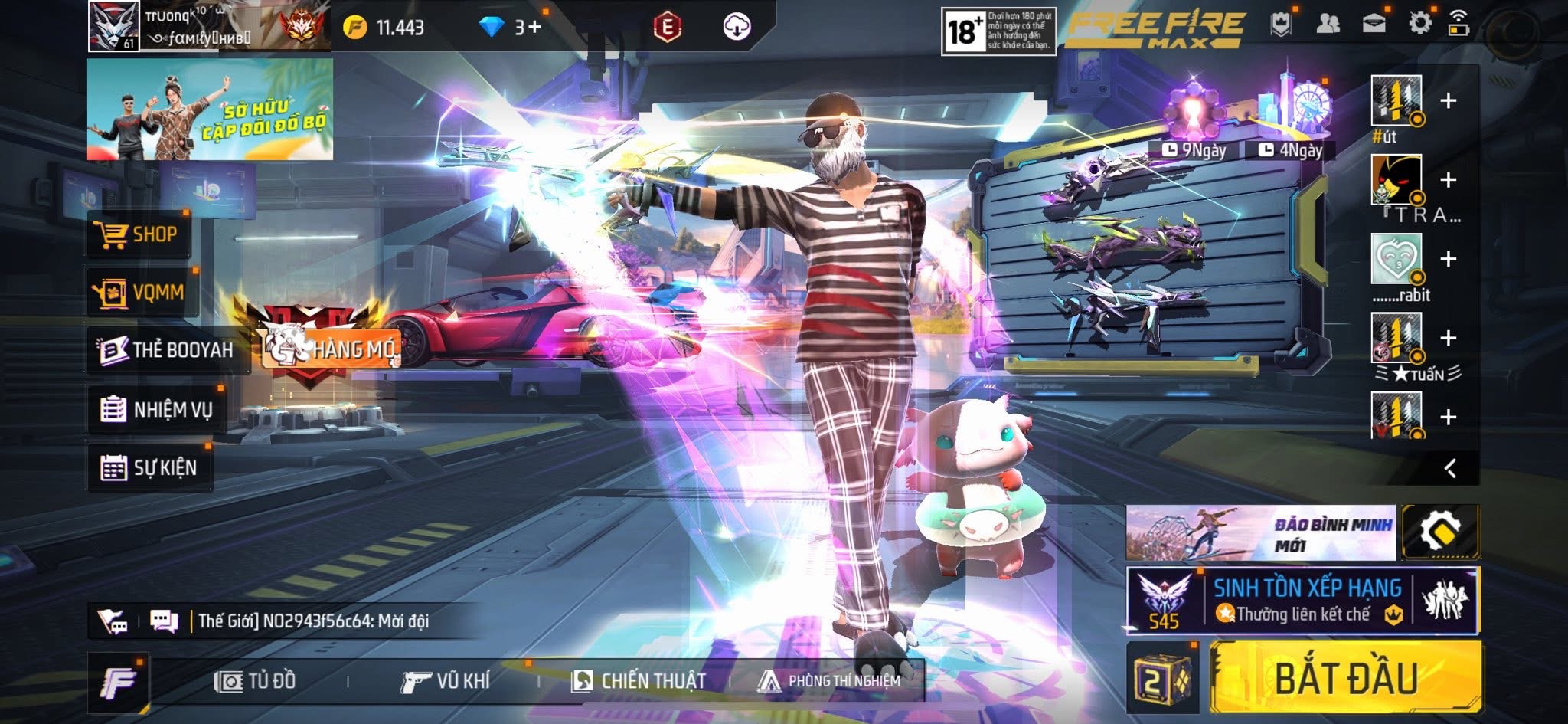The height and width of the screenshot is (724, 1568).
Task: Switch to VŨ KHÍ weapons tab
Action: tap(446, 680)
